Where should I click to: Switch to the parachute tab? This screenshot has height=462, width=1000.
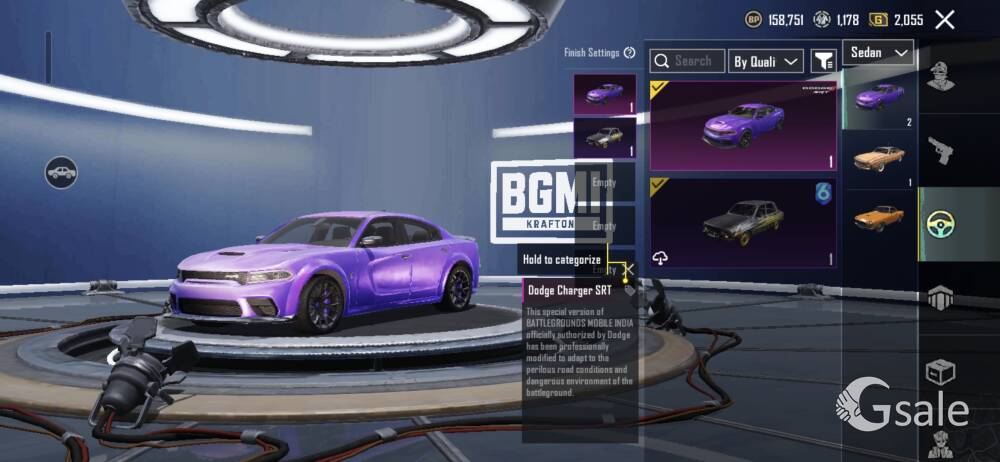click(x=940, y=298)
